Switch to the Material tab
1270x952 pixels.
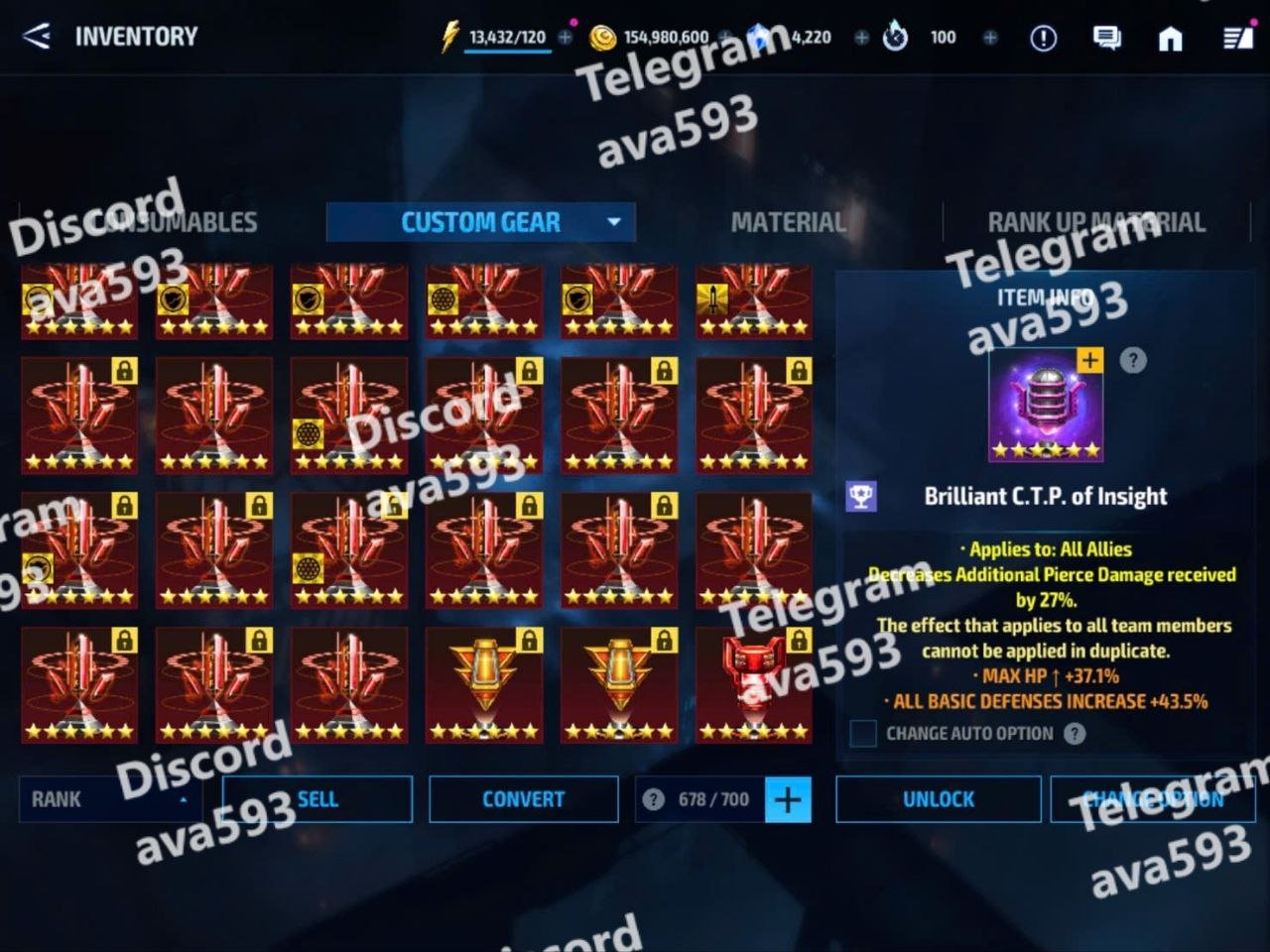pyautogui.click(x=789, y=222)
